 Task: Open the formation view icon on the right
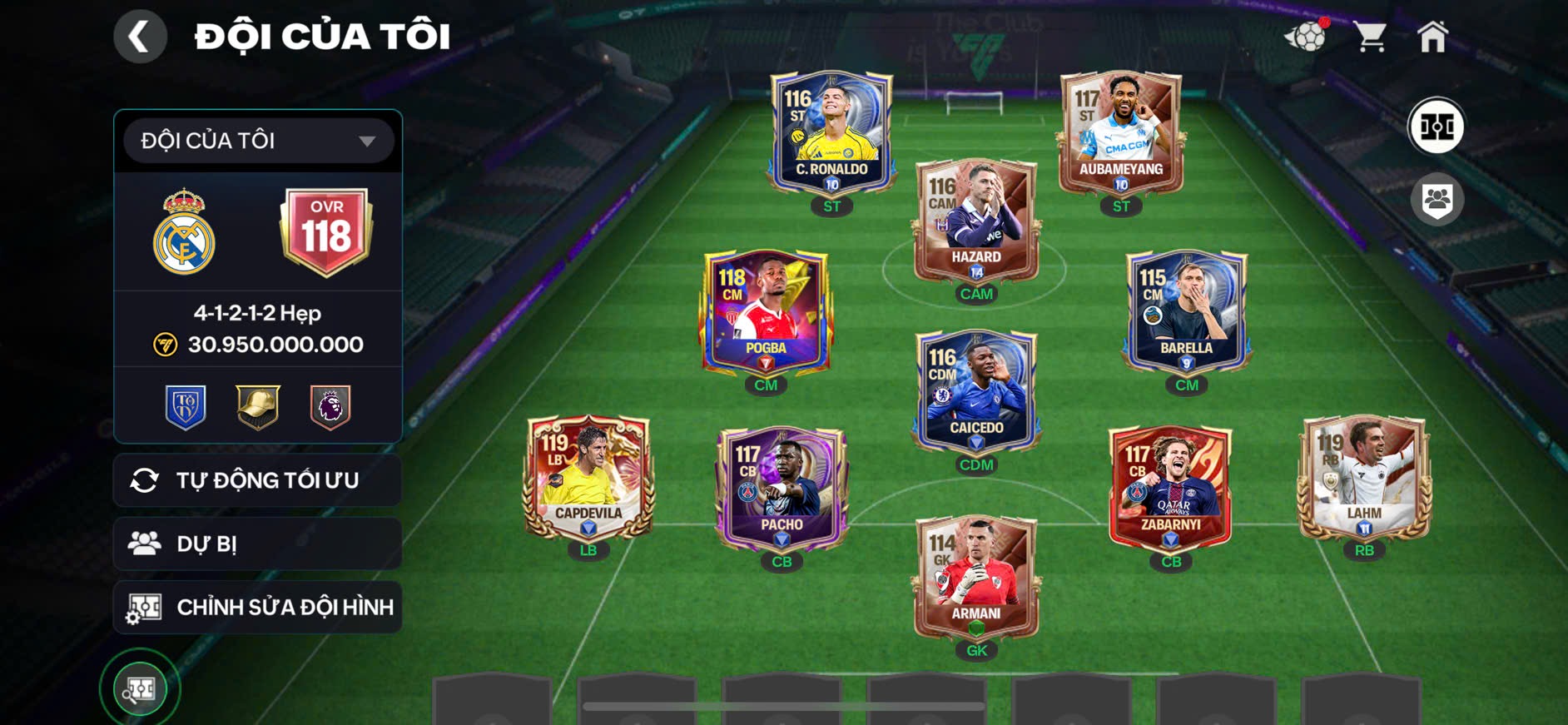tap(1438, 127)
